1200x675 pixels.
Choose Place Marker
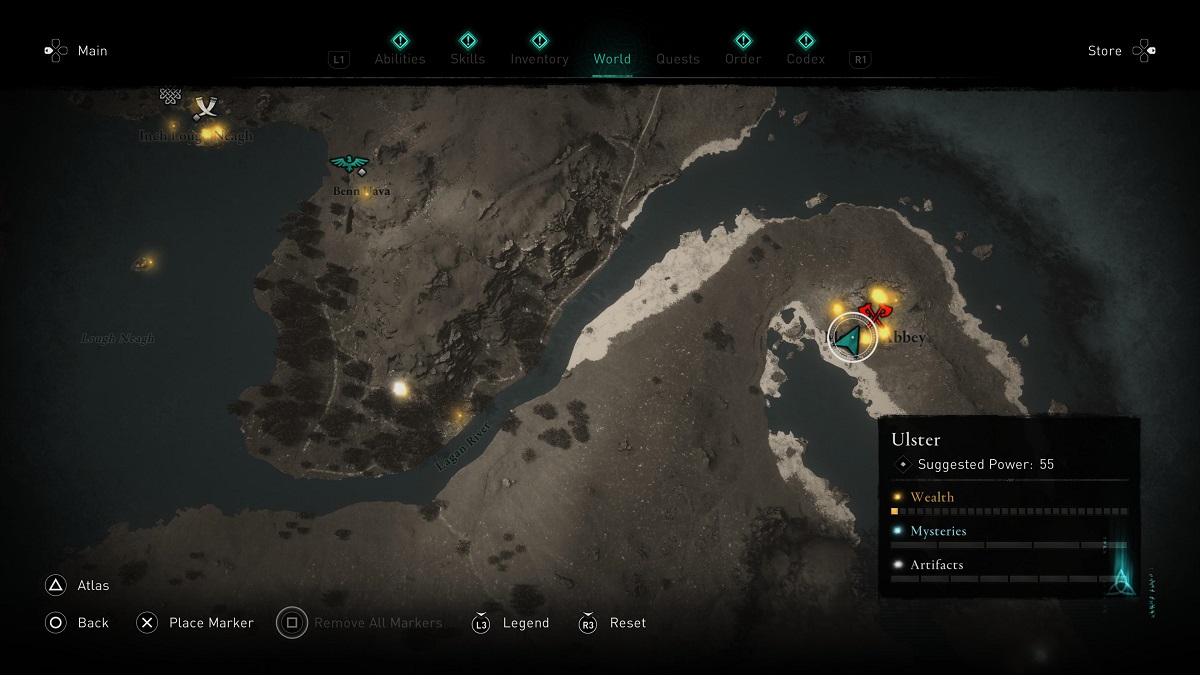(211, 623)
